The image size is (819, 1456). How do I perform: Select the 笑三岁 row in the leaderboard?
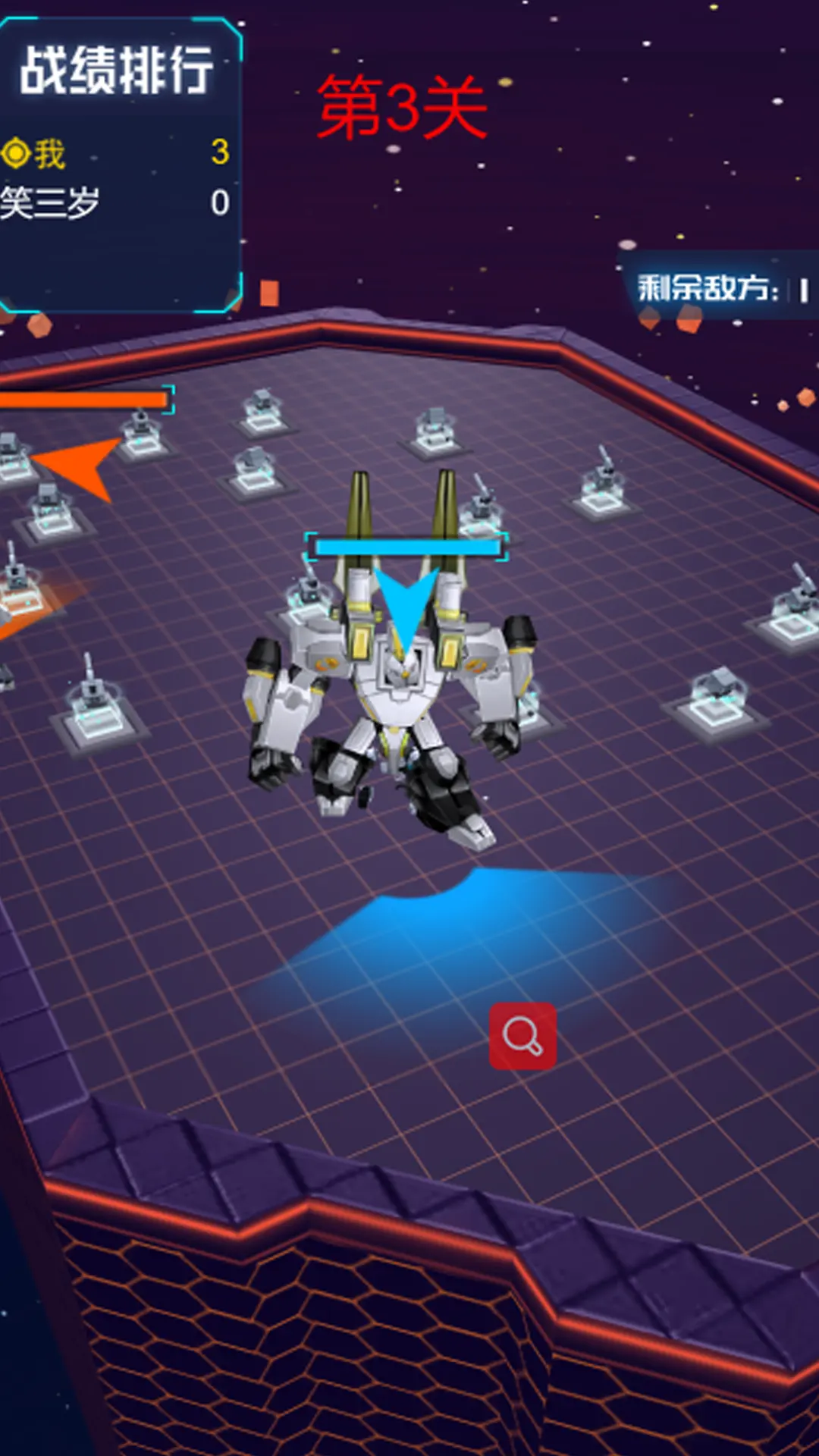114,203
